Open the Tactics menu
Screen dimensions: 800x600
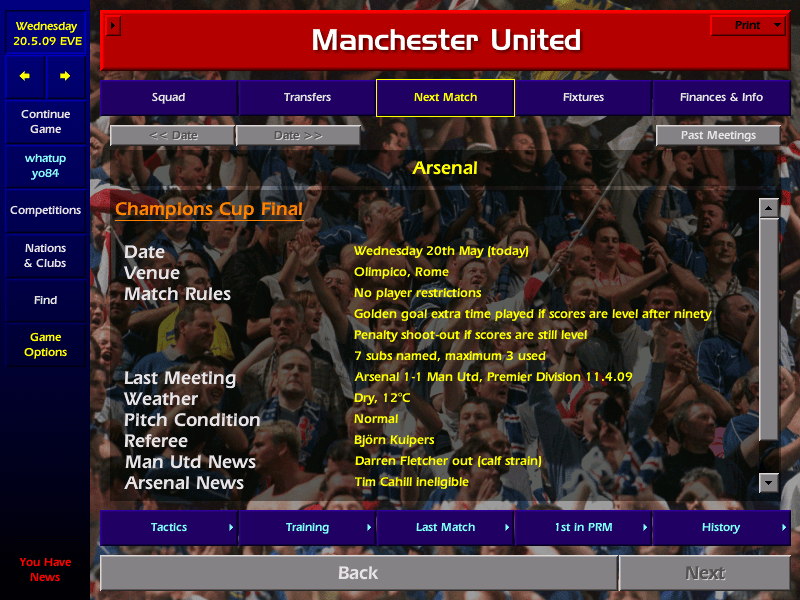point(168,527)
